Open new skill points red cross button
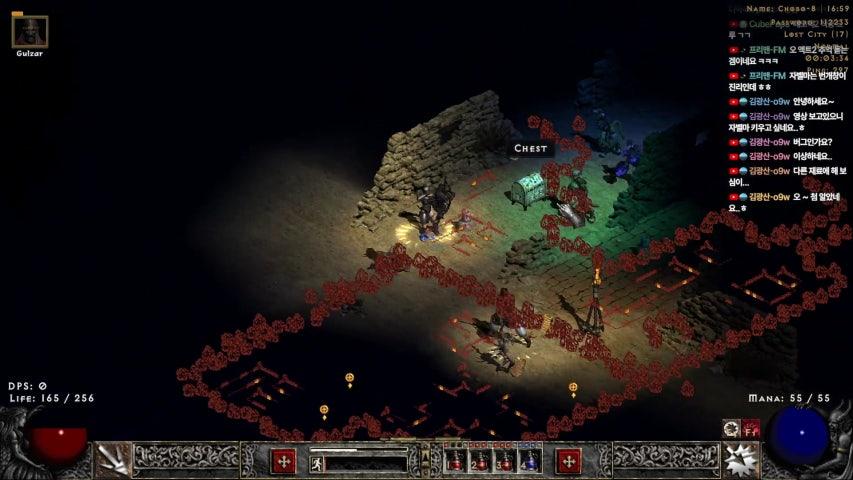The width and height of the screenshot is (853, 480). click(x=569, y=461)
